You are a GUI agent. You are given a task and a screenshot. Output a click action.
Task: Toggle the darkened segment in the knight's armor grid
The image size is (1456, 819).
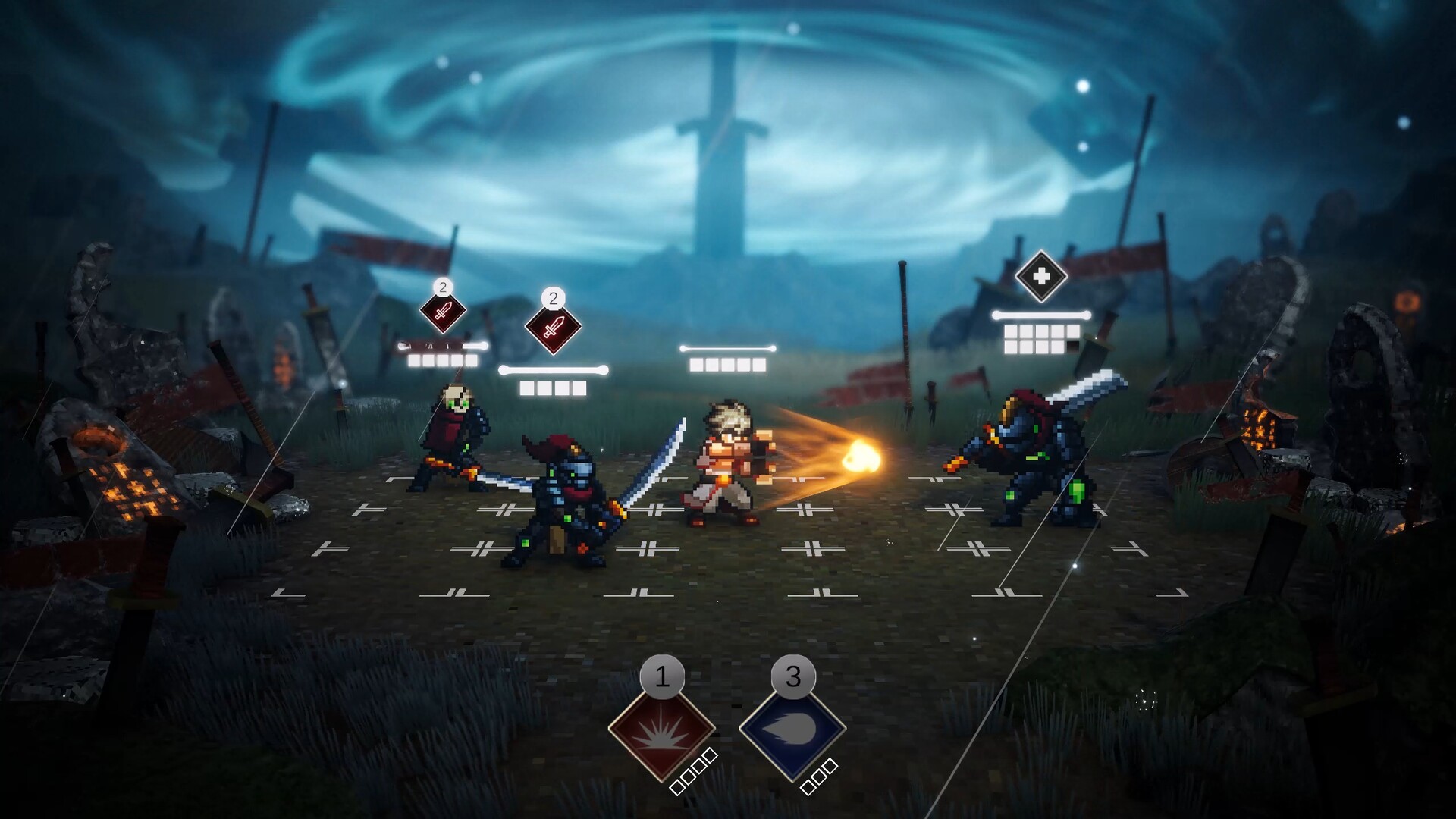click(1072, 347)
